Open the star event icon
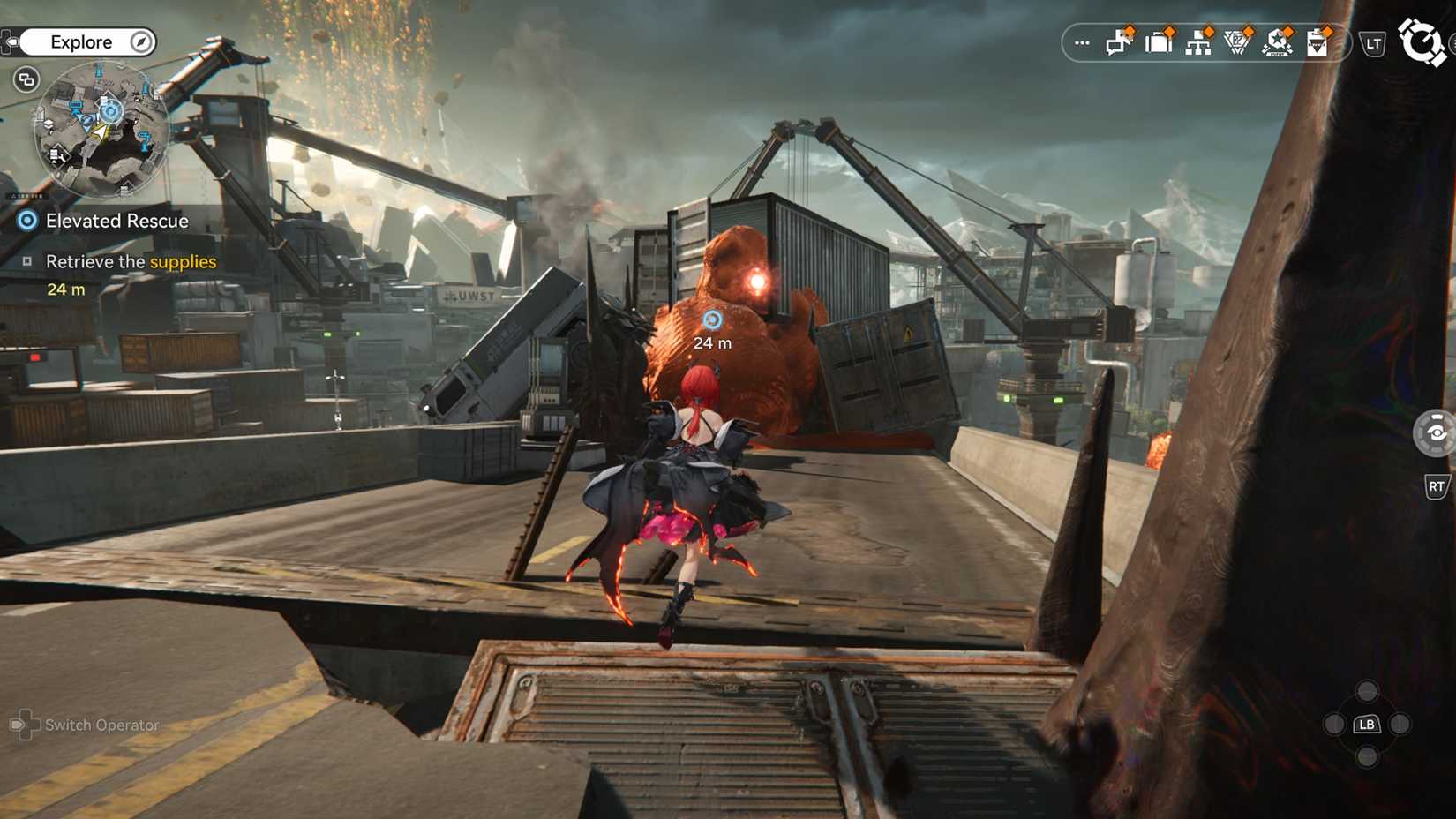 pyautogui.click(x=1277, y=42)
